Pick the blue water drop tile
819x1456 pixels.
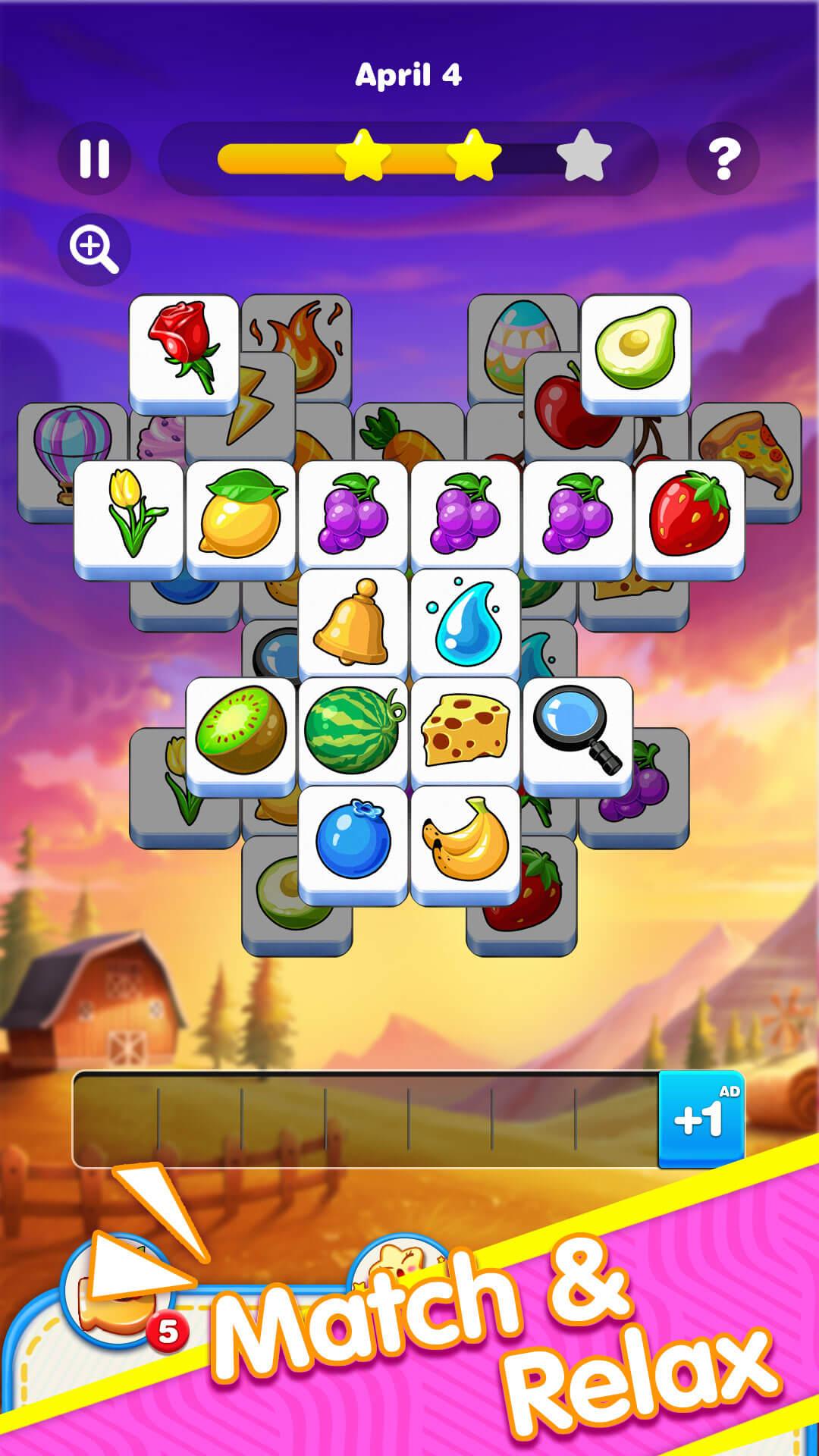[x=465, y=623]
